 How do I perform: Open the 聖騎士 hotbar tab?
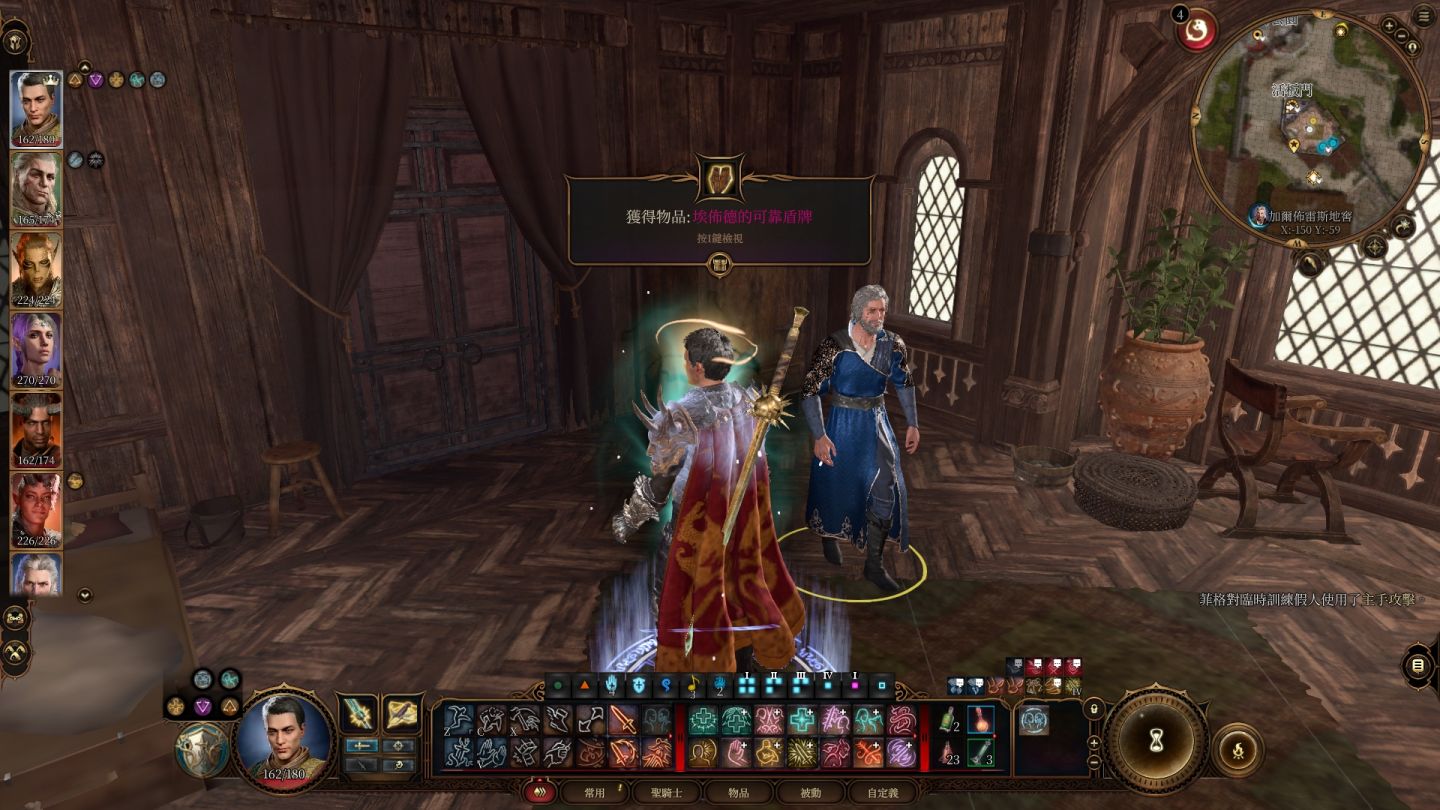[666, 793]
